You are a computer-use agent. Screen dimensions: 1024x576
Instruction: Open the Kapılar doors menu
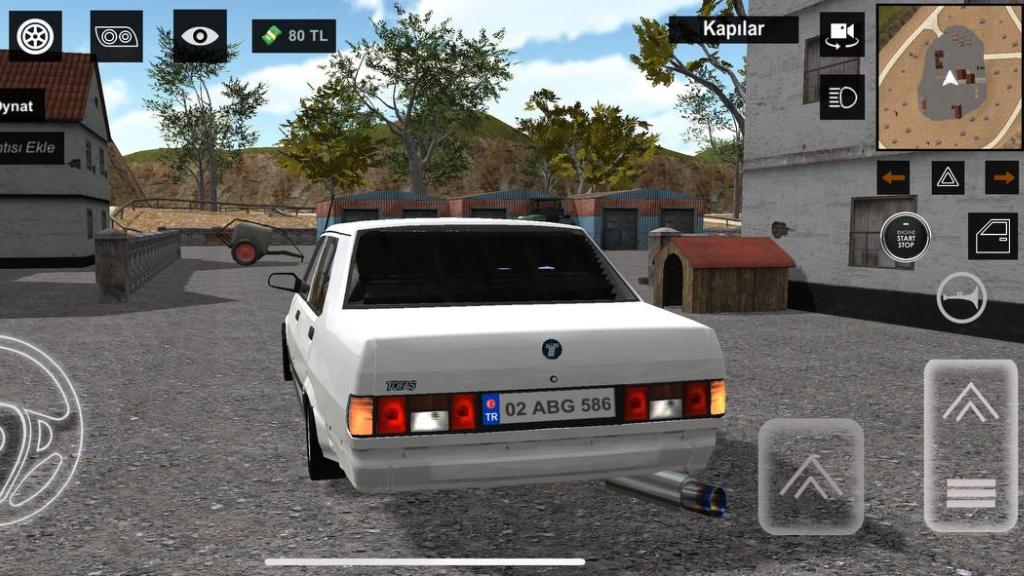(733, 29)
